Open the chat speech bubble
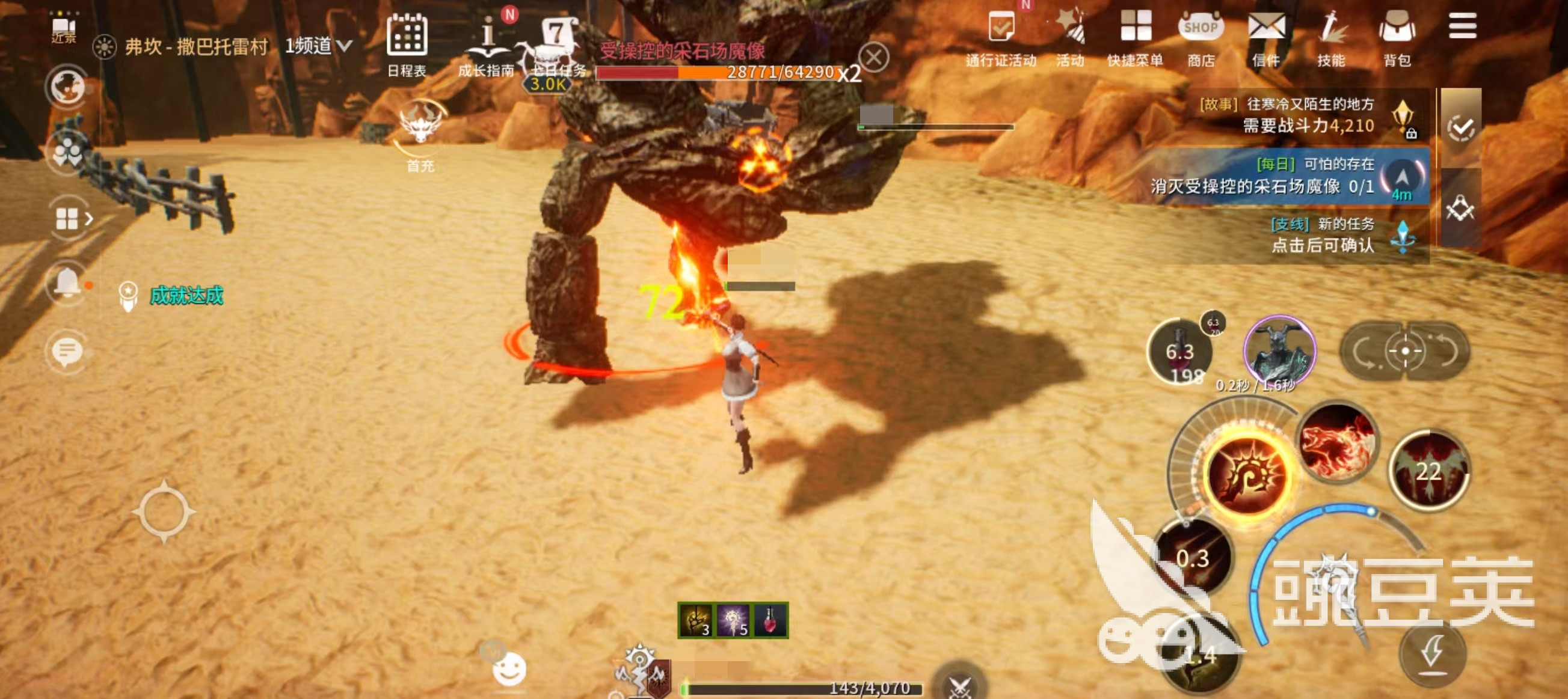 point(67,351)
